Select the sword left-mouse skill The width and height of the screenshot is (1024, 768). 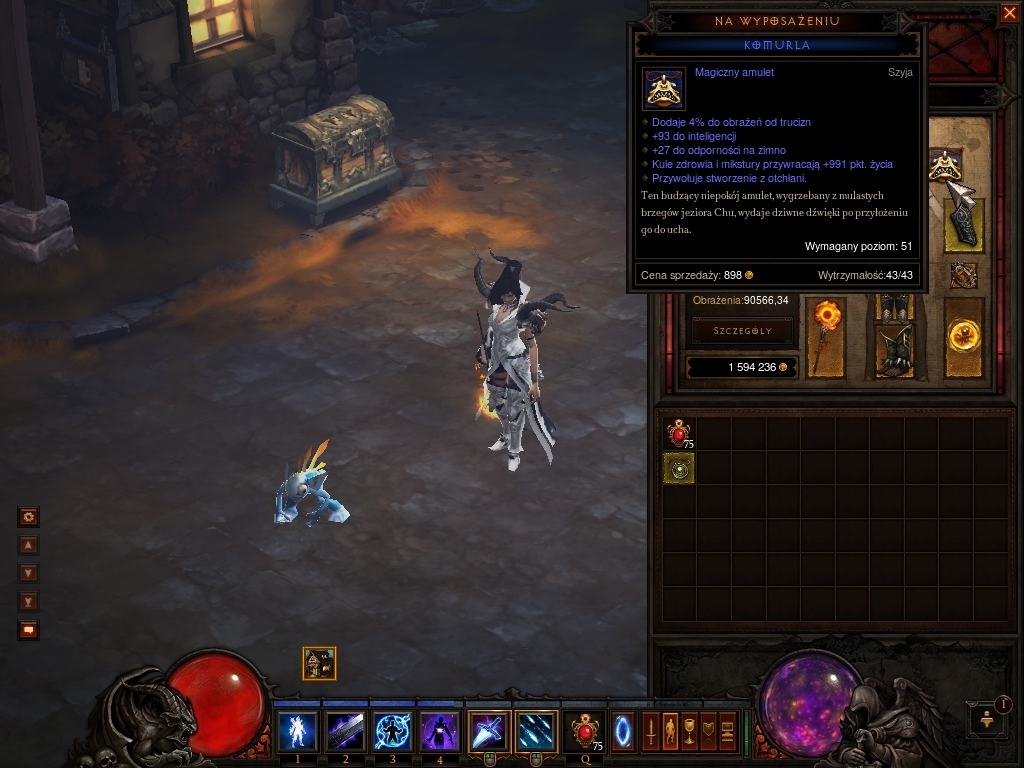[x=489, y=731]
